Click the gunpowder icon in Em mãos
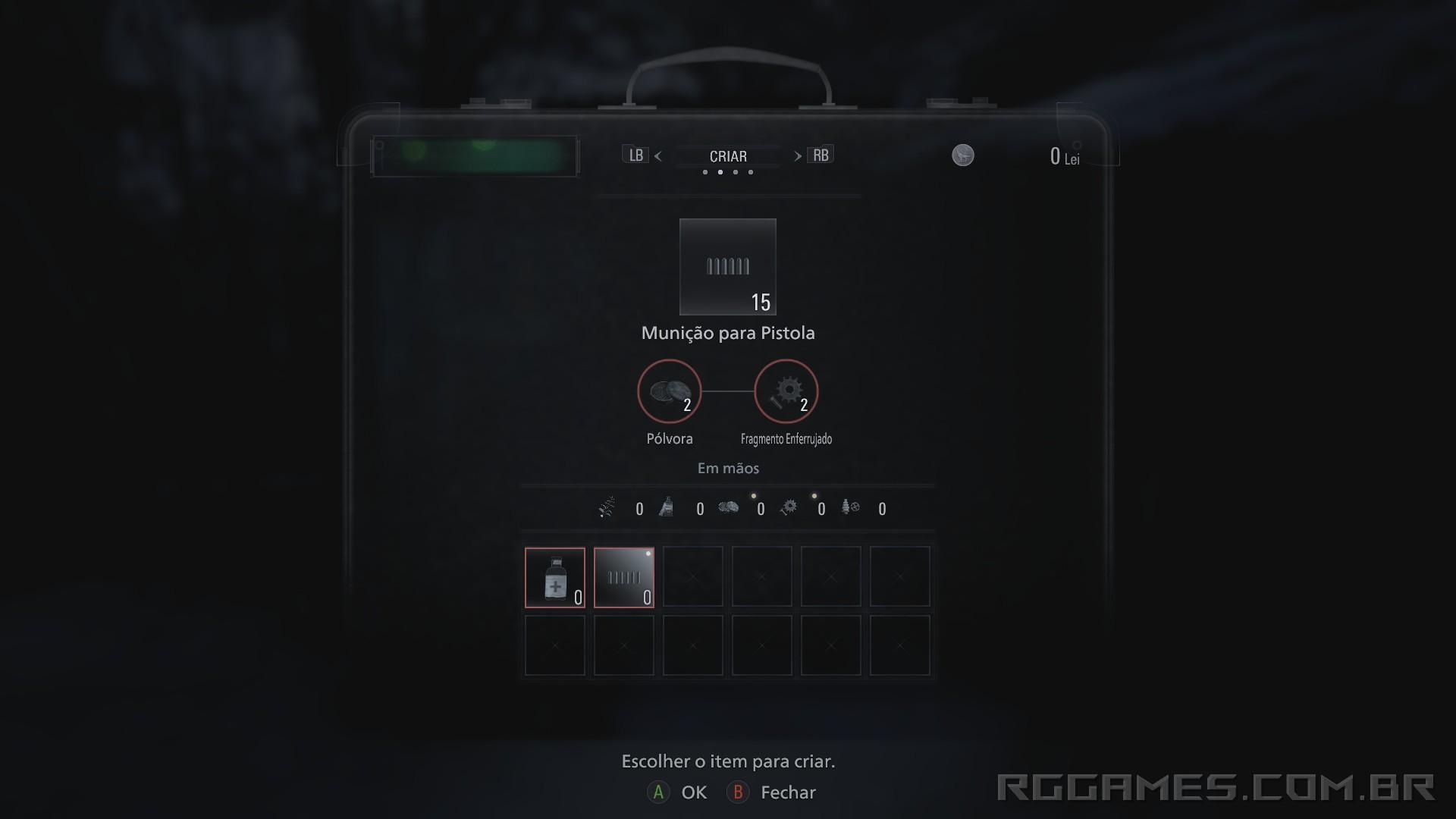Screen dimensions: 1456x819 (x=728, y=508)
